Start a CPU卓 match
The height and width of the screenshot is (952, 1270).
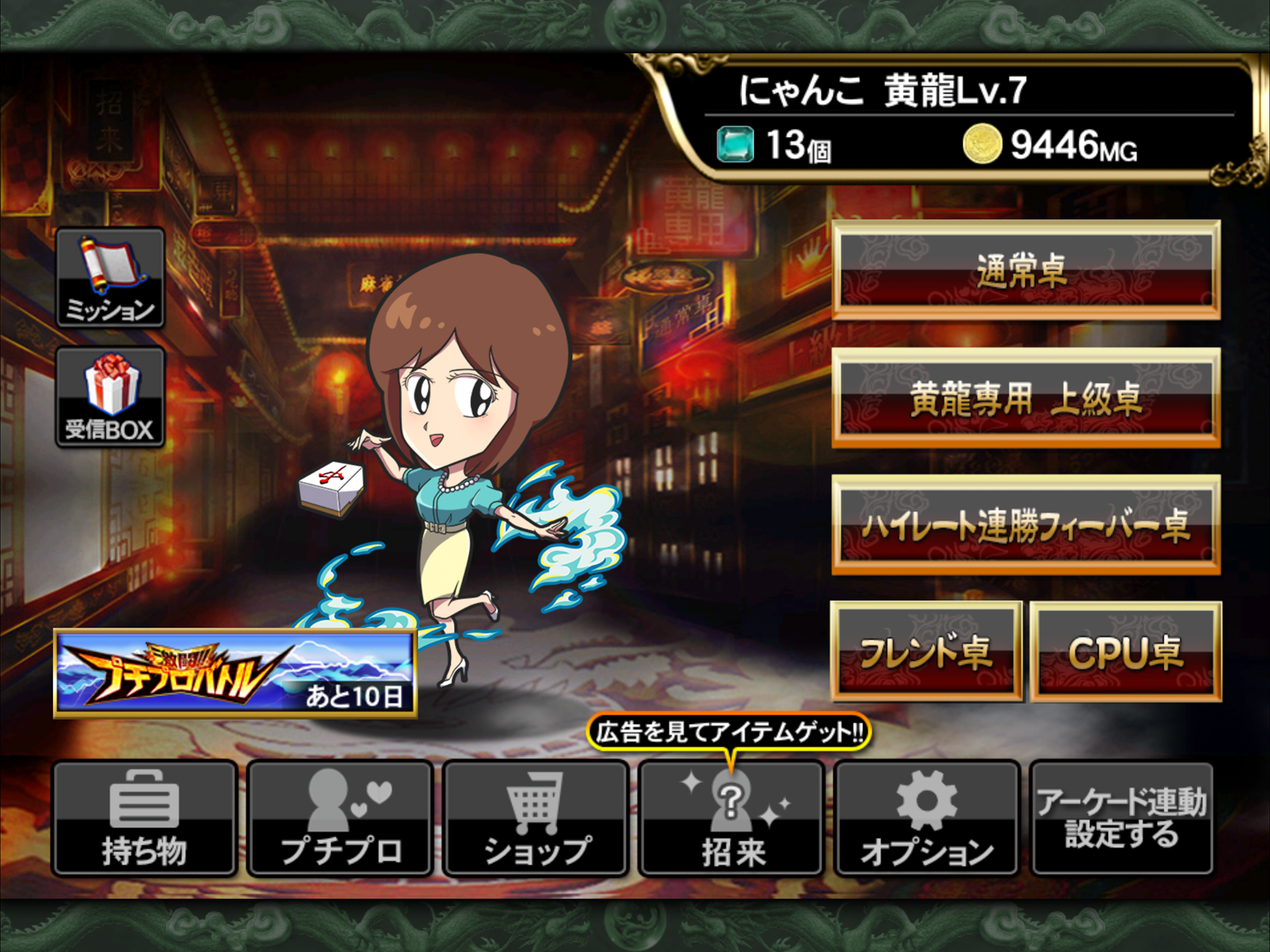[1126, 652]
